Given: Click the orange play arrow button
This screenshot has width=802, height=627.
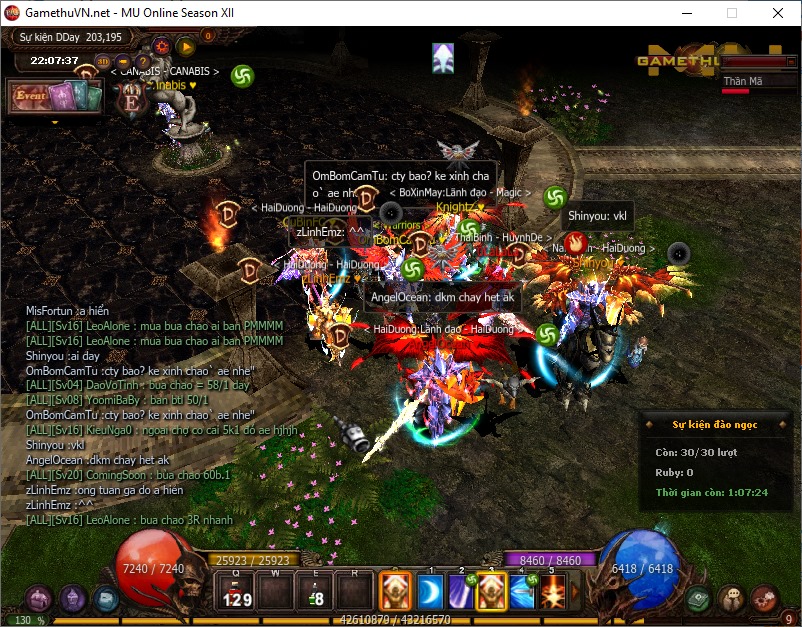Looking at the screenshot, I should (x=186, y=45).
